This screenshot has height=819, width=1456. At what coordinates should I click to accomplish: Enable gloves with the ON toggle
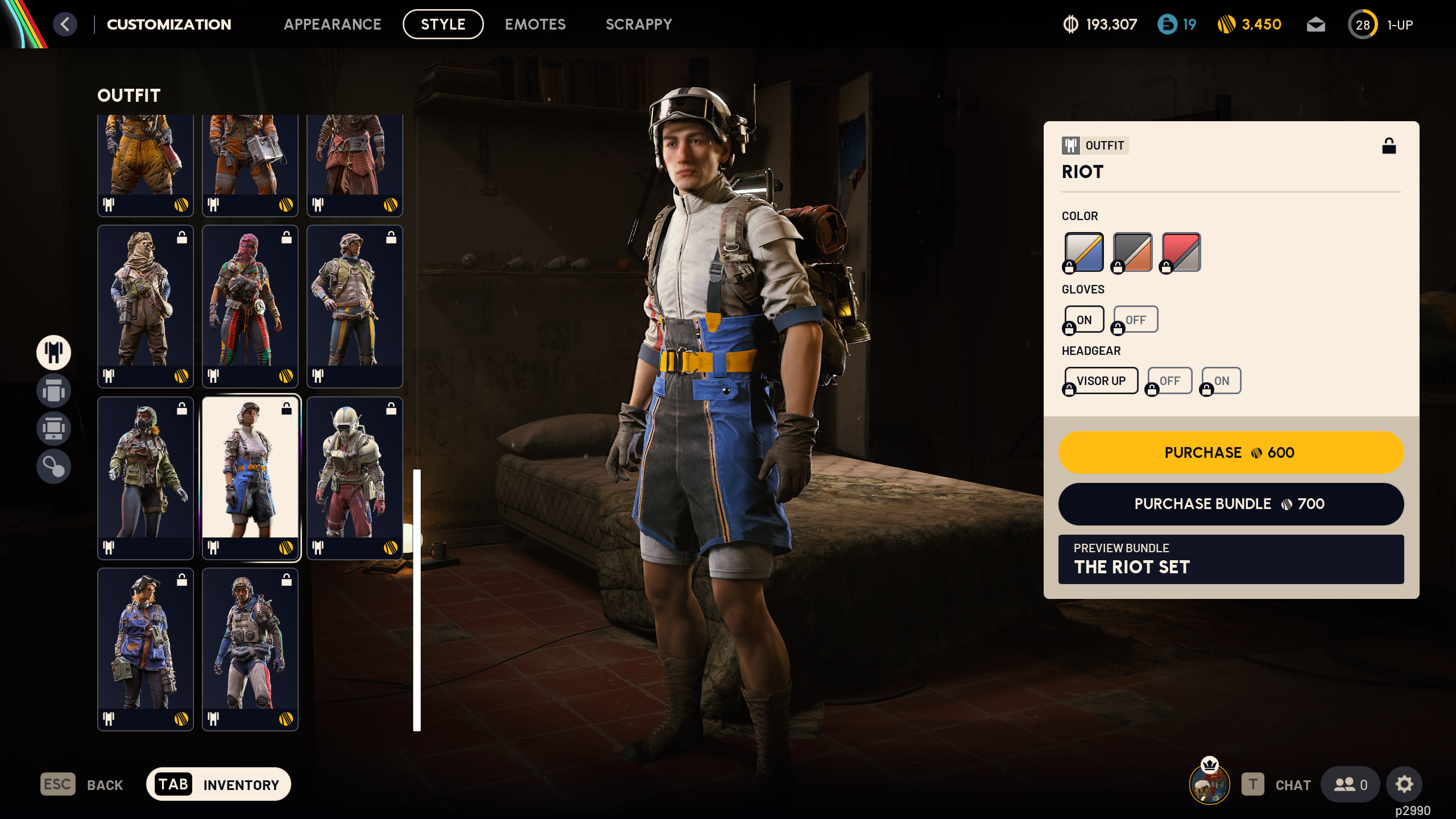click(1083, 319)
